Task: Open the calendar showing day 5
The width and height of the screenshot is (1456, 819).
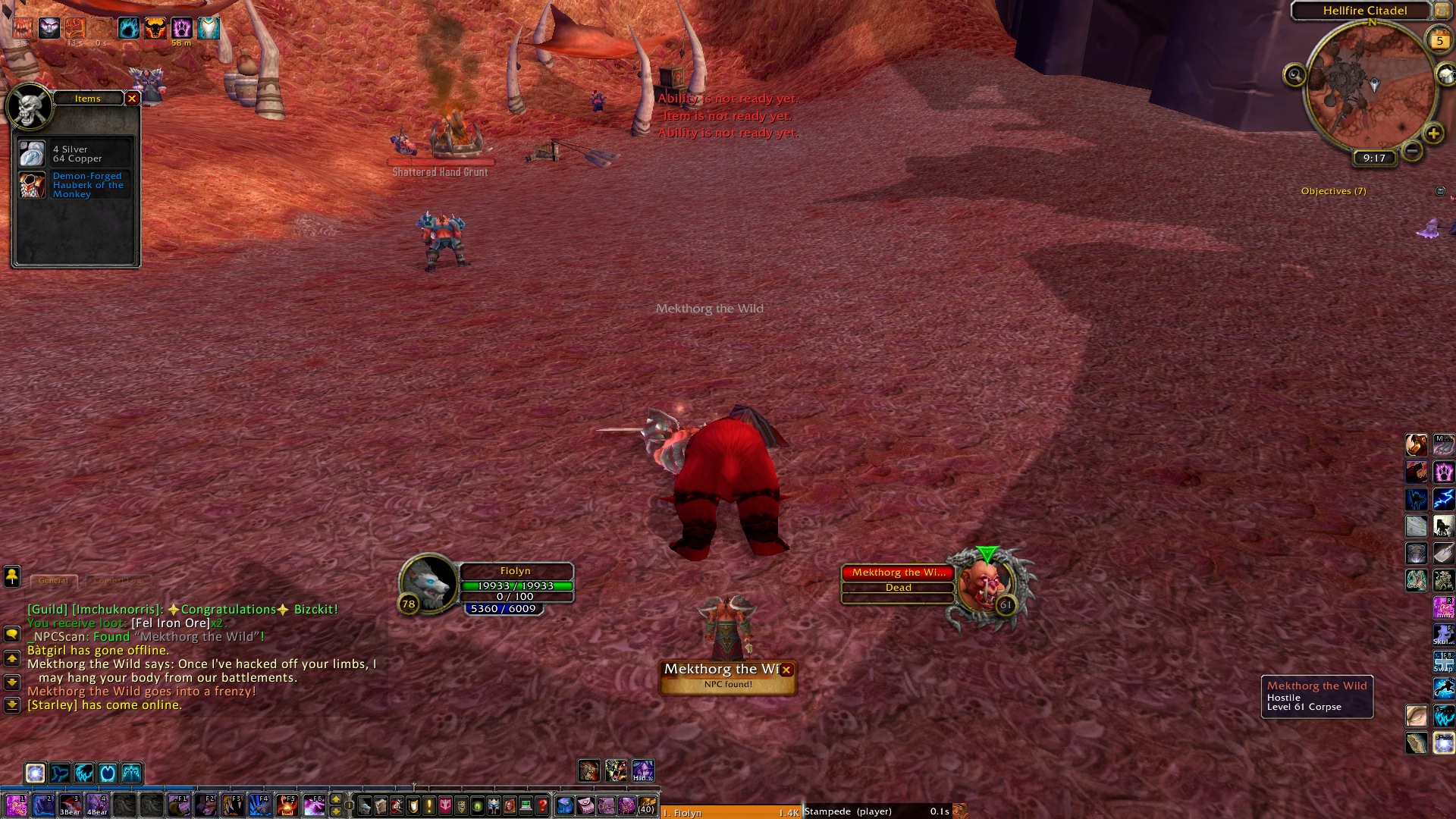Action: 1439,41
